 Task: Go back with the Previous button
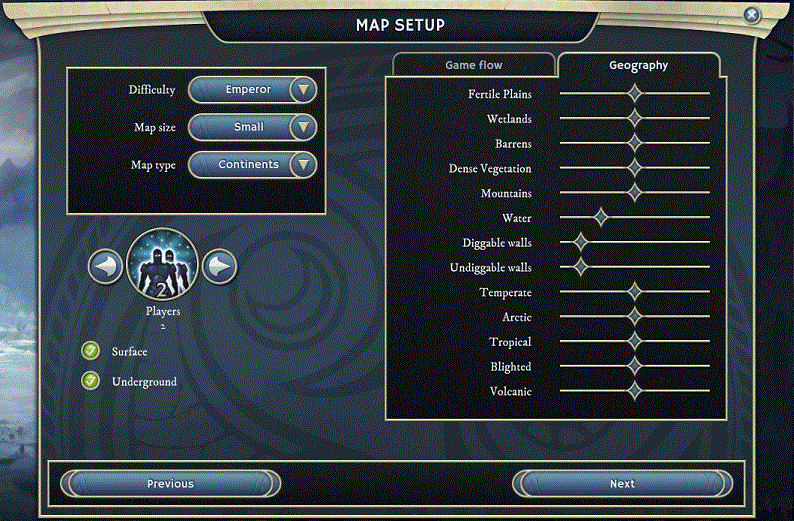point(170,484)
